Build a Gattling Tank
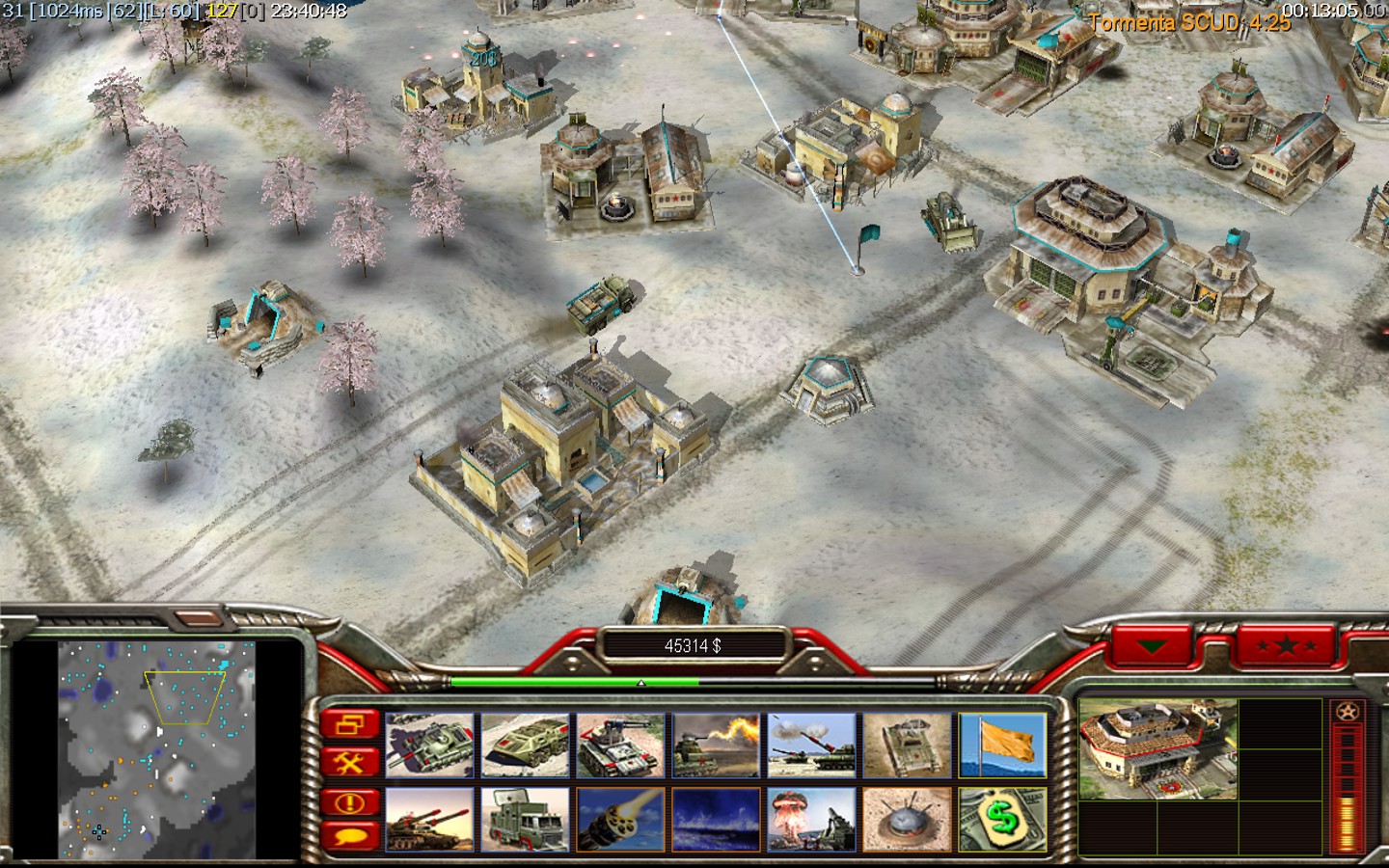 point(620,745)
